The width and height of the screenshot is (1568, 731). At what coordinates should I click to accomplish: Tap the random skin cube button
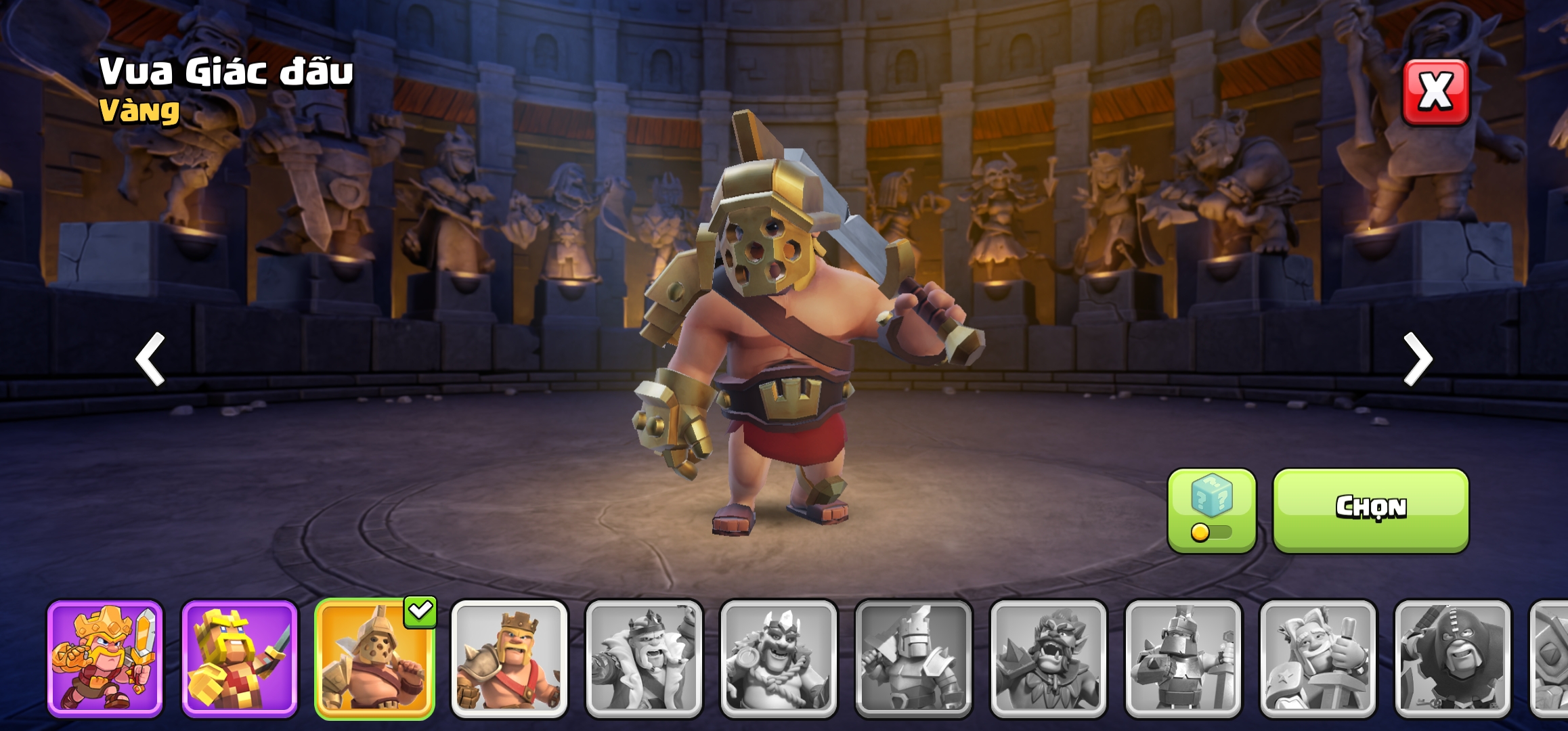(x=1211, y=510)
